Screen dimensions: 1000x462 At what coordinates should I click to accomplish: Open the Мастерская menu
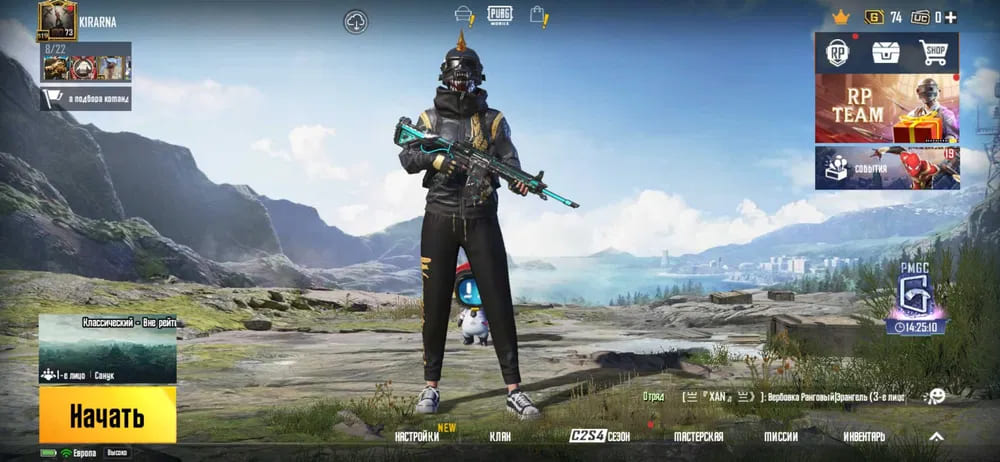tap(698, 437)
